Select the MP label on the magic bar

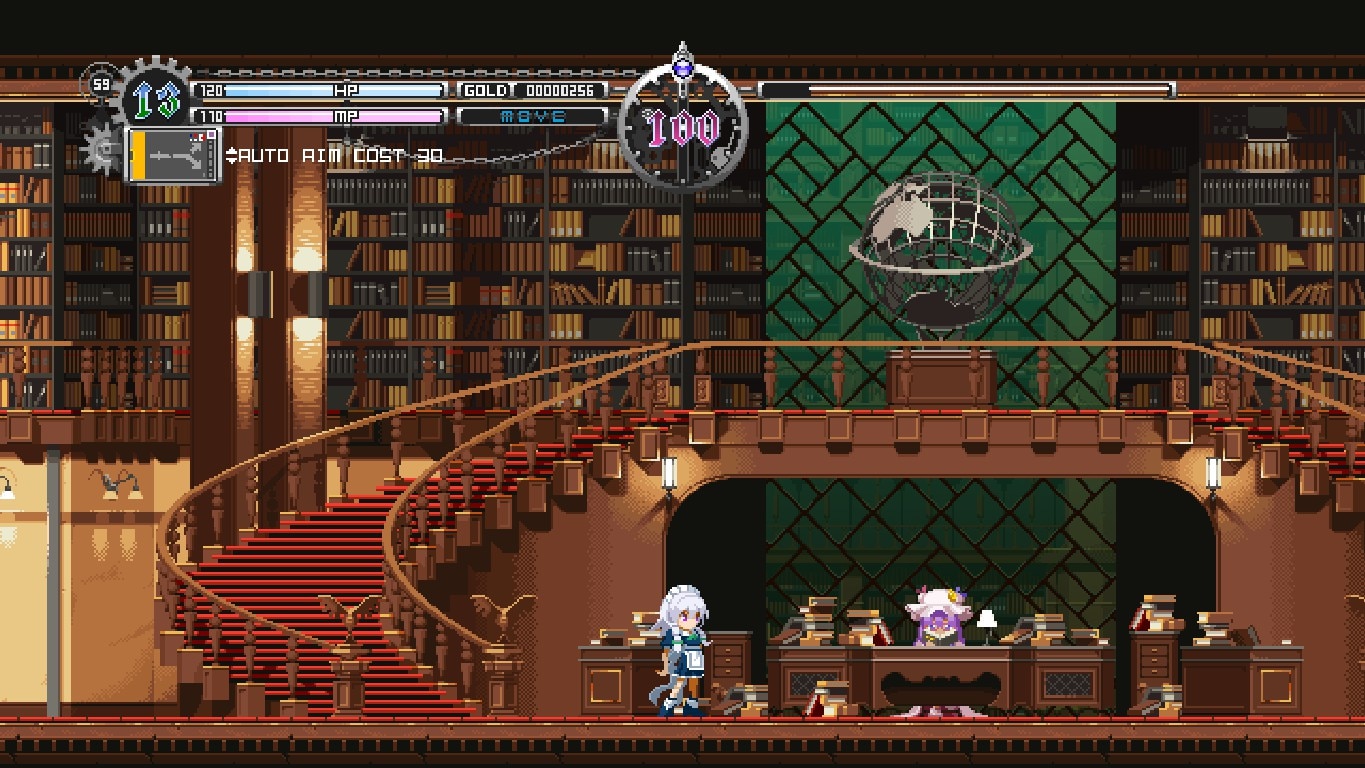pyautogui.click(x=348, y=117)
